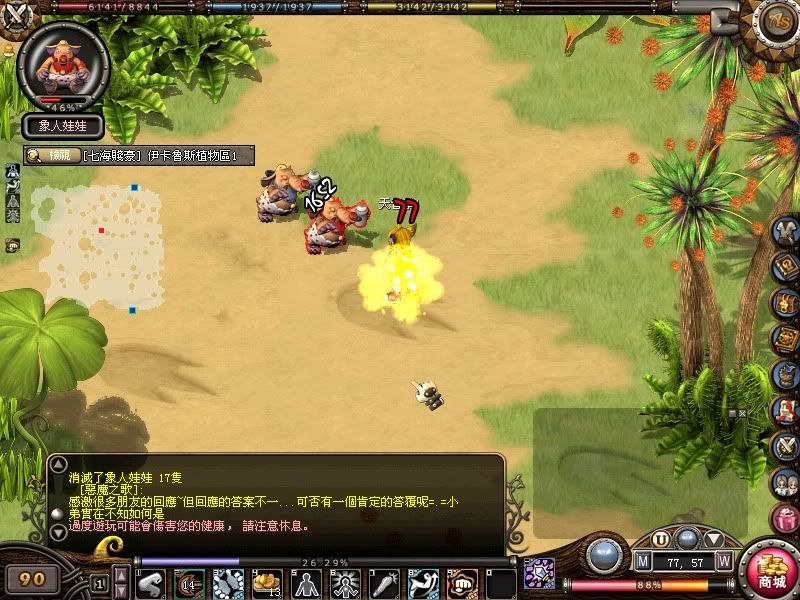This screenshot has height=600, width=800.
Task: Click the round gold emblem in the top corner
Action: [x=777, y=19]
